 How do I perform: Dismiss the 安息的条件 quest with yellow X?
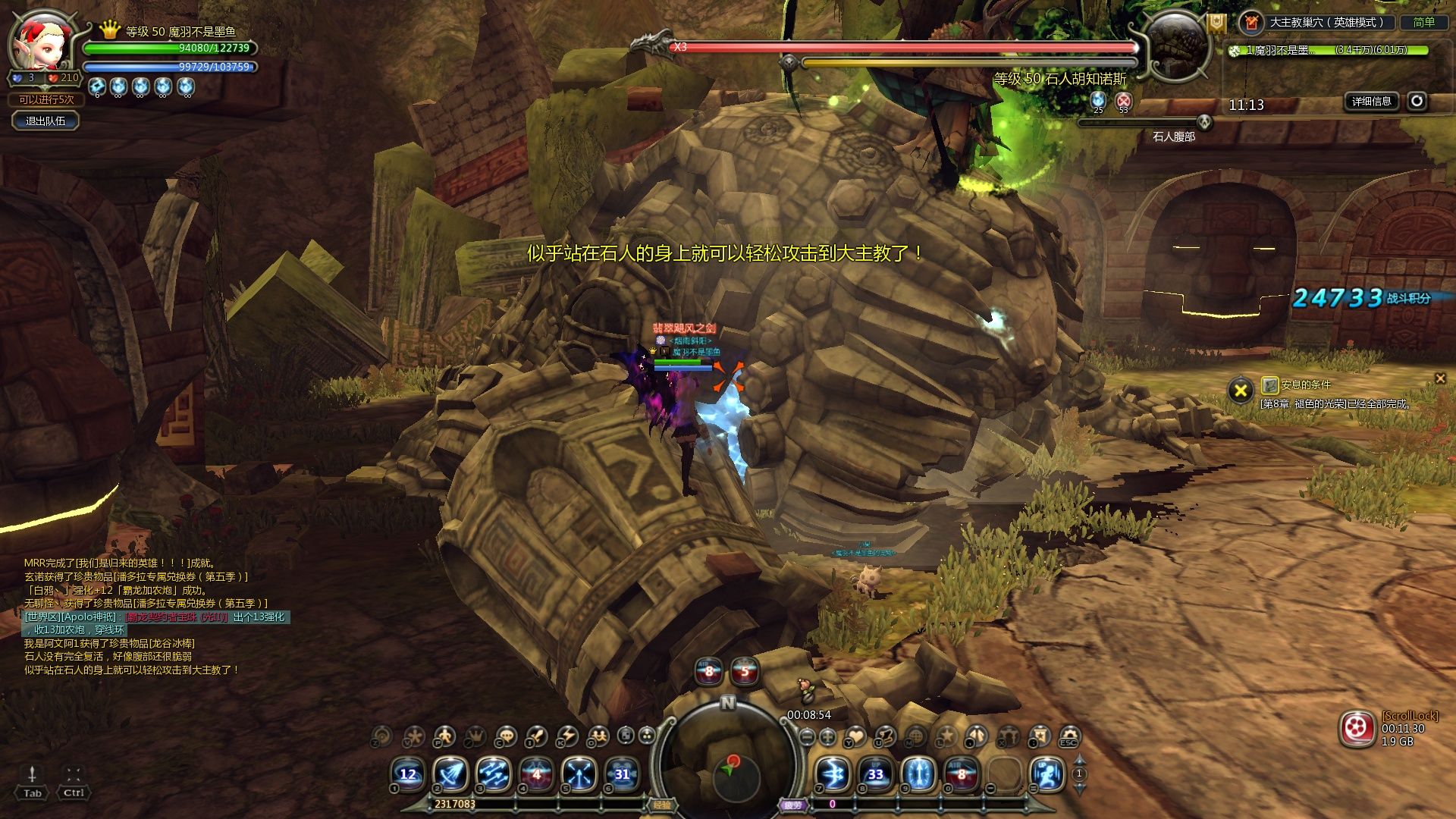[1241, 391]
